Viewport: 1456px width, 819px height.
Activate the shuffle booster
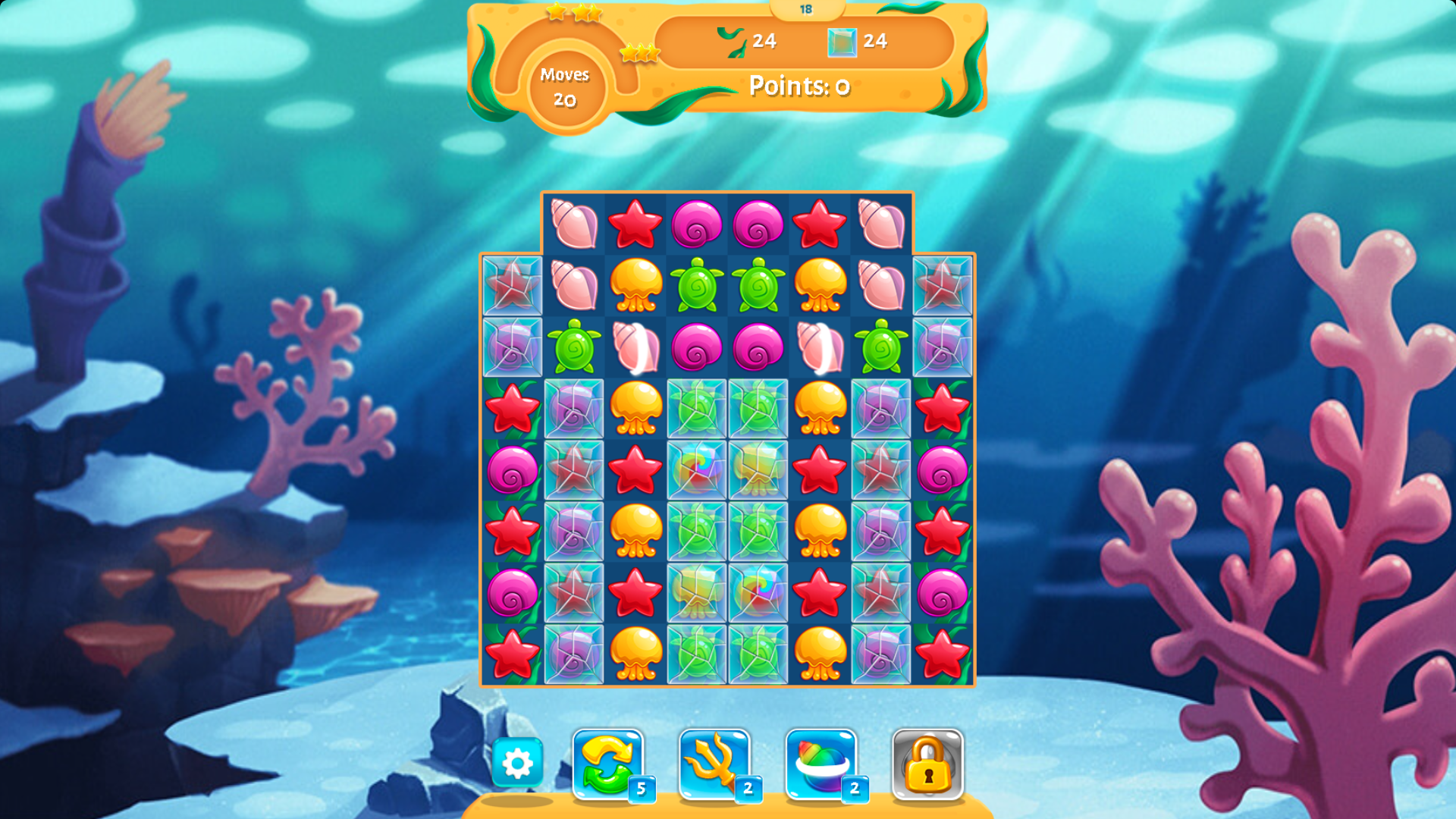607,762
